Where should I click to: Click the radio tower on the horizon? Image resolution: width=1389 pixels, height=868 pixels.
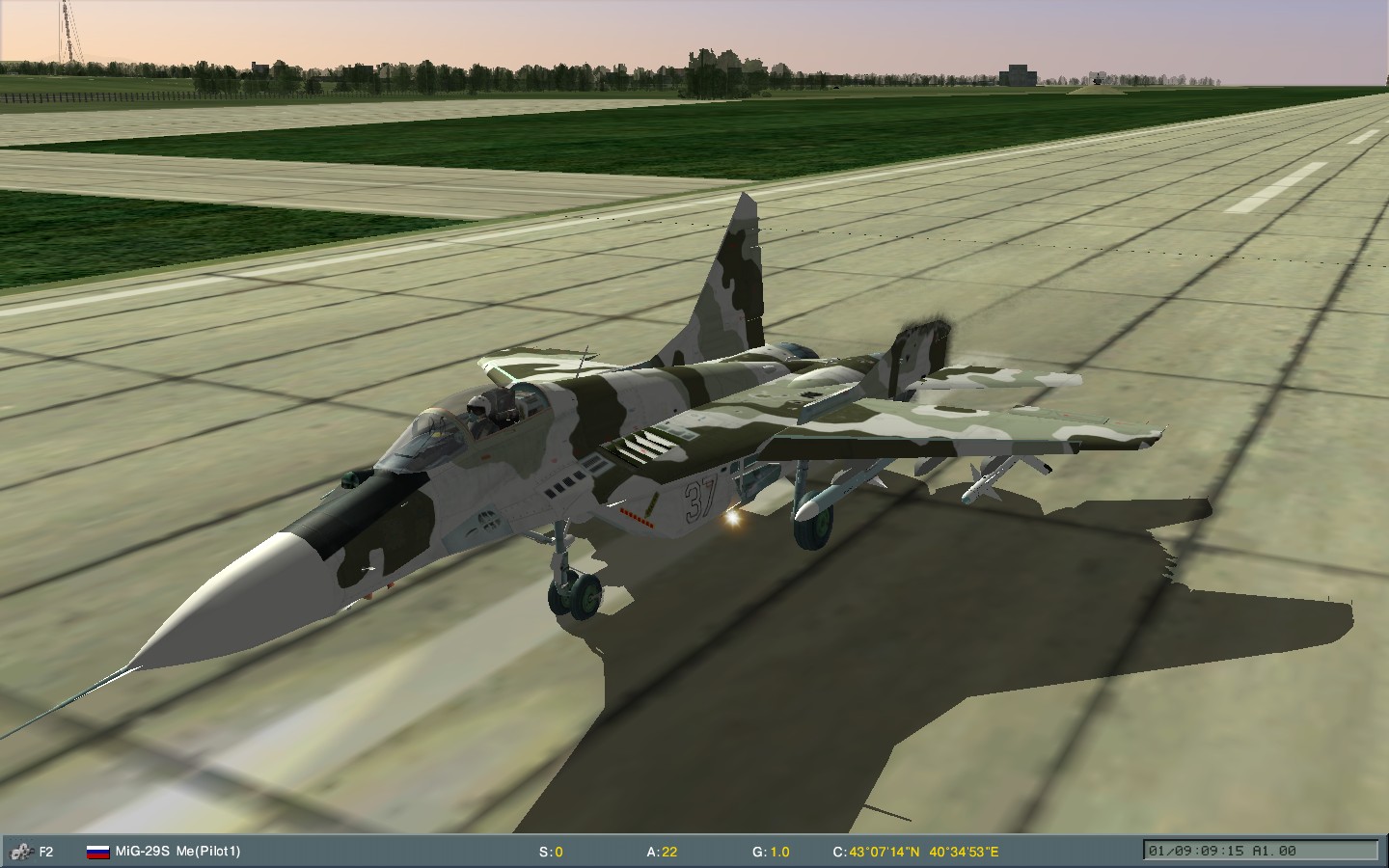pos(65,29)
